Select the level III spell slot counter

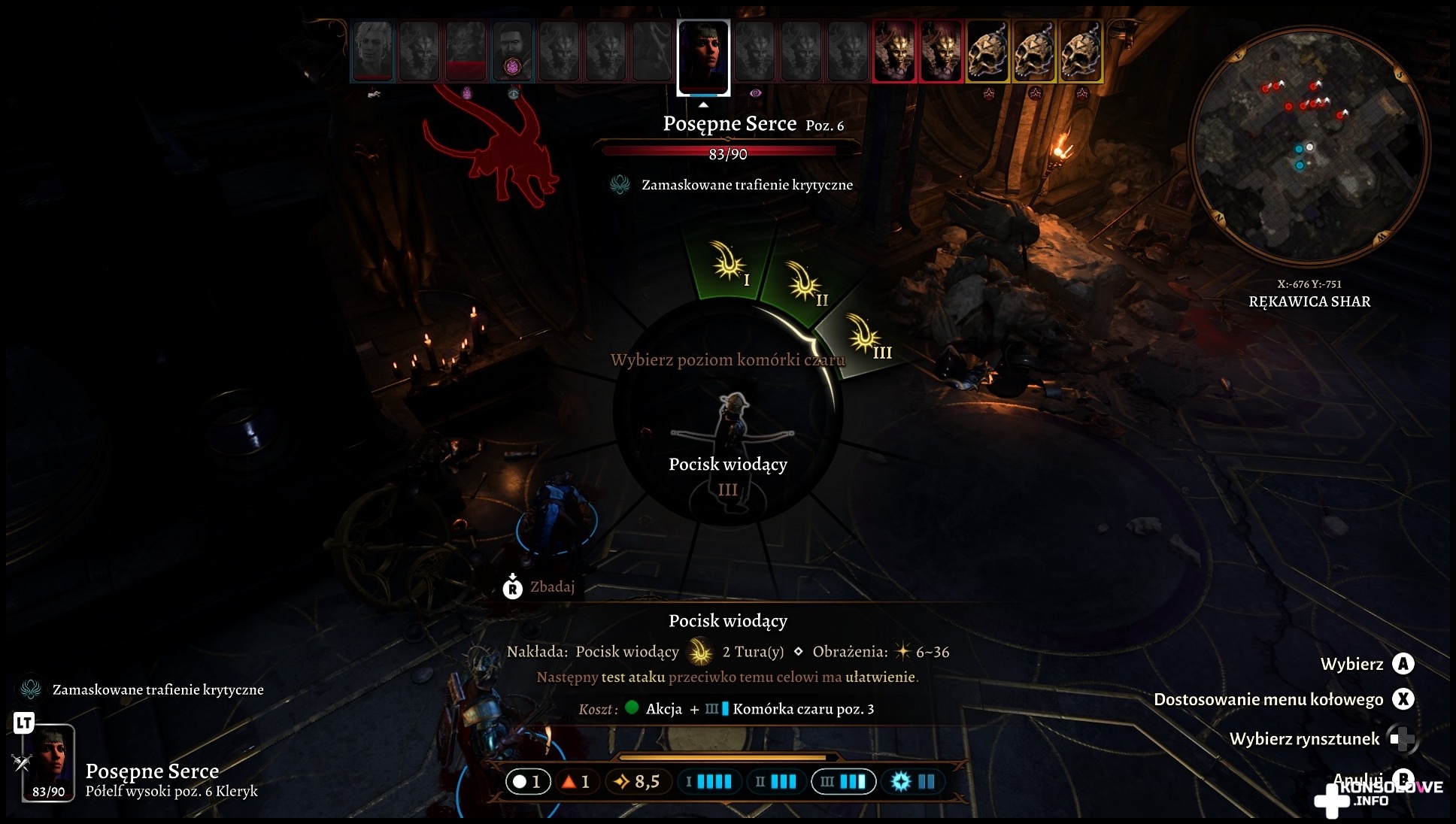tap(843, 782)
